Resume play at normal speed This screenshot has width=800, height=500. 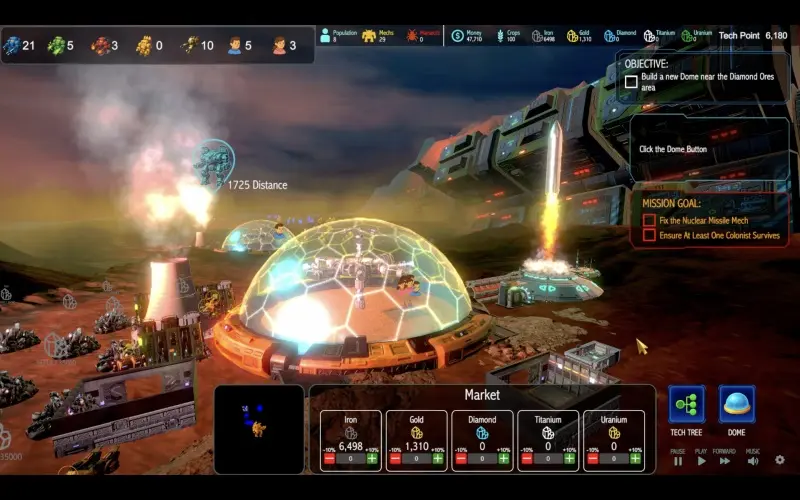(701, 461)
